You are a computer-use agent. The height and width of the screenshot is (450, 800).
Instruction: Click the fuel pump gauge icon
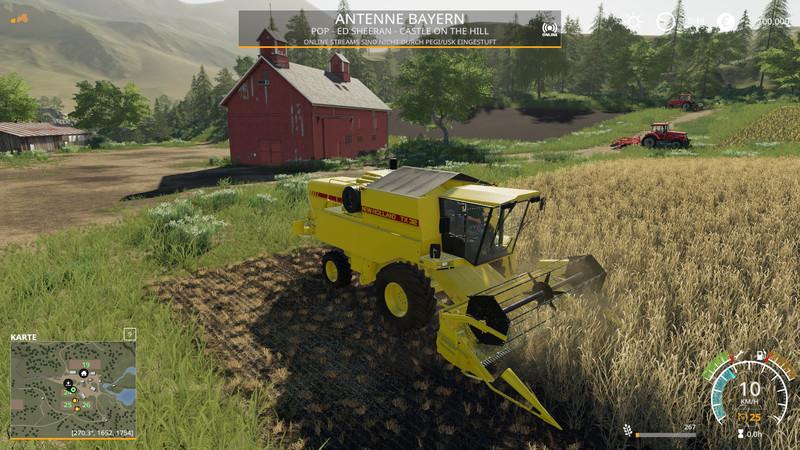point(762,356)
